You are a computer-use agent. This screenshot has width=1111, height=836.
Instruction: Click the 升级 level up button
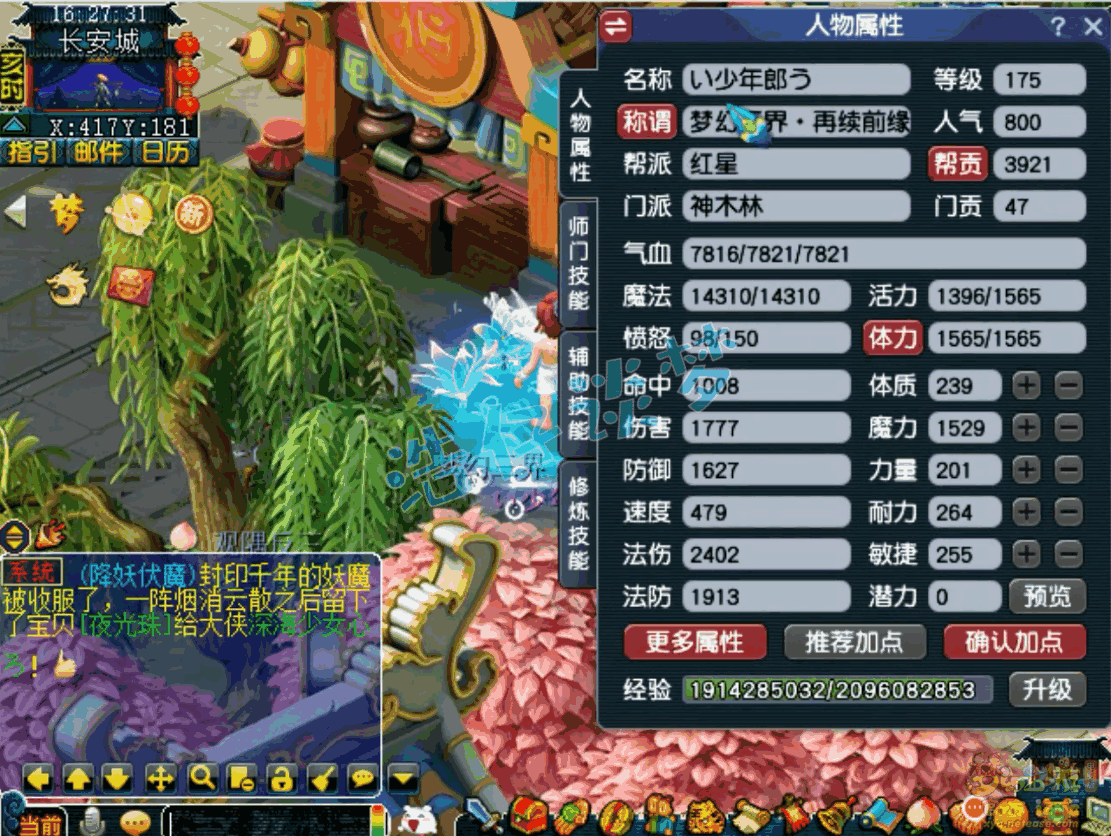1047,689
